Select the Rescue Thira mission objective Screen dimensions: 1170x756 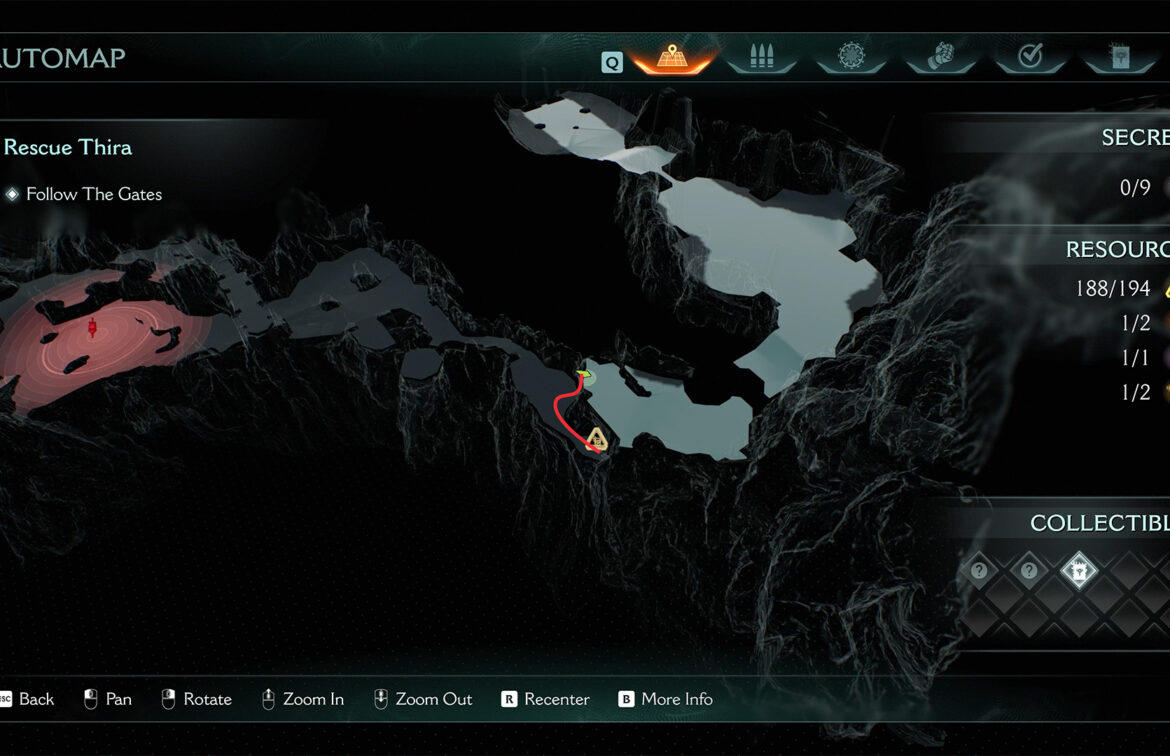click(68, 147)
